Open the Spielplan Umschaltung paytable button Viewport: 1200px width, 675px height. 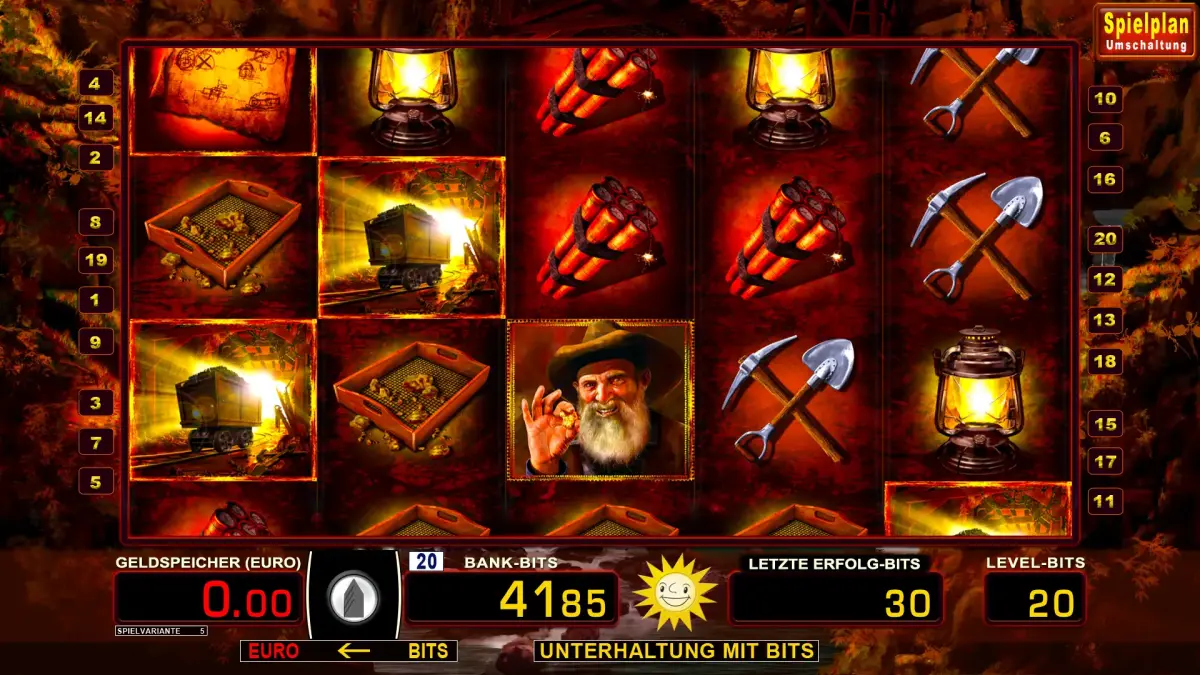pyautogui.click(x=1145, y=31)
